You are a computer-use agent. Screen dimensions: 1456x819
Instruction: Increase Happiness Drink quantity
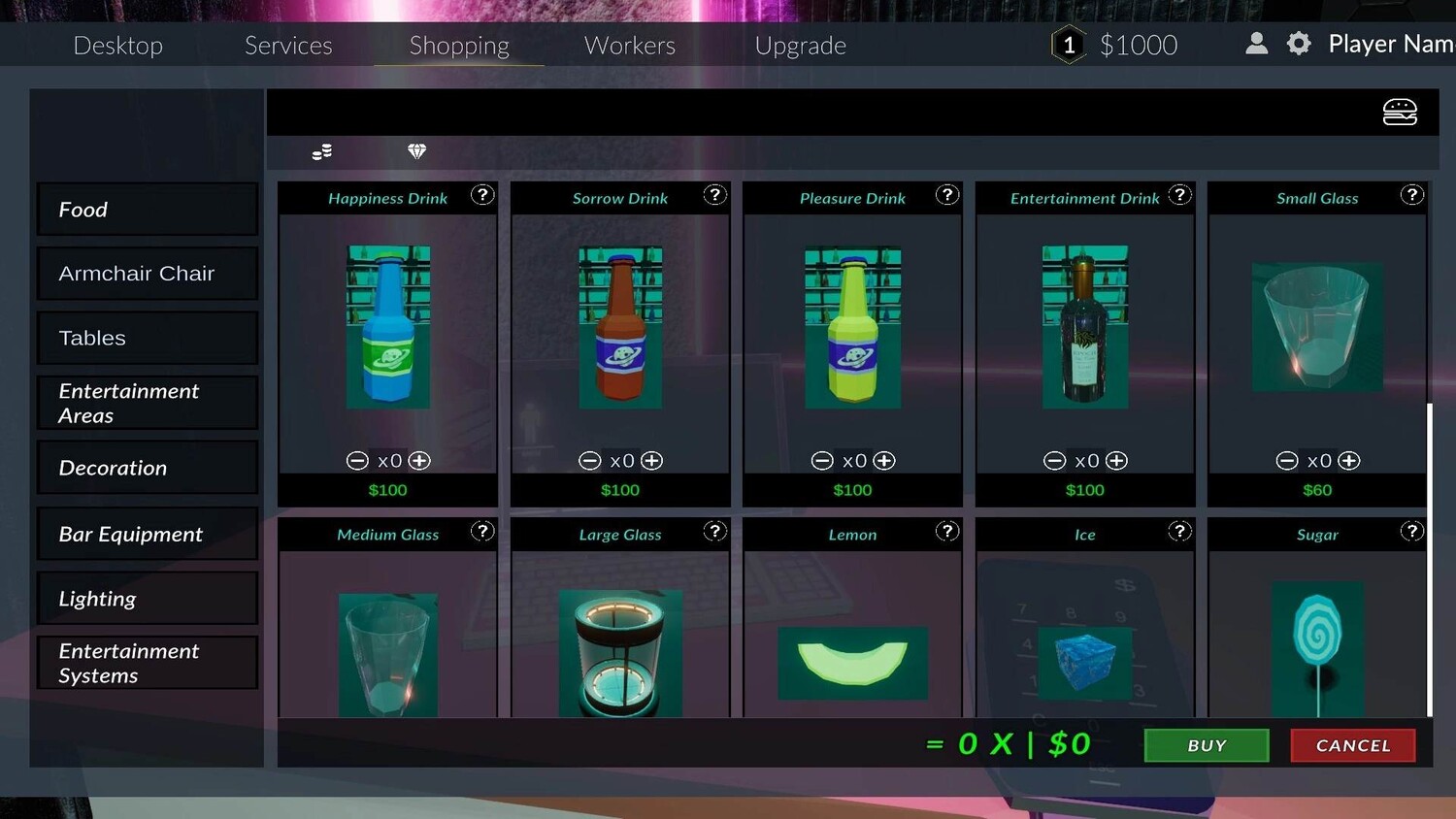pos(419,461)
